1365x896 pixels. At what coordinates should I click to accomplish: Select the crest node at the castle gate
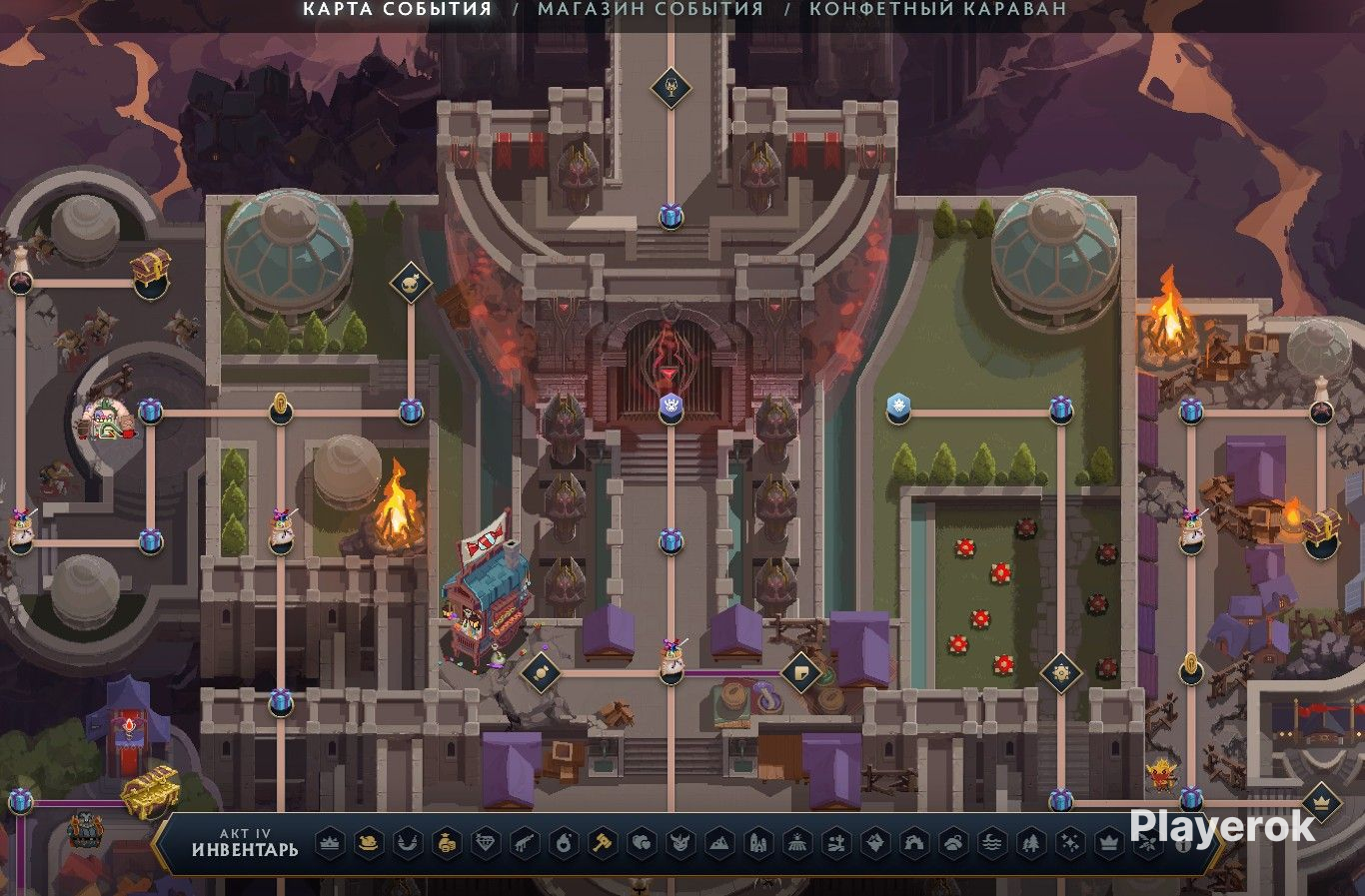[671, 406]
